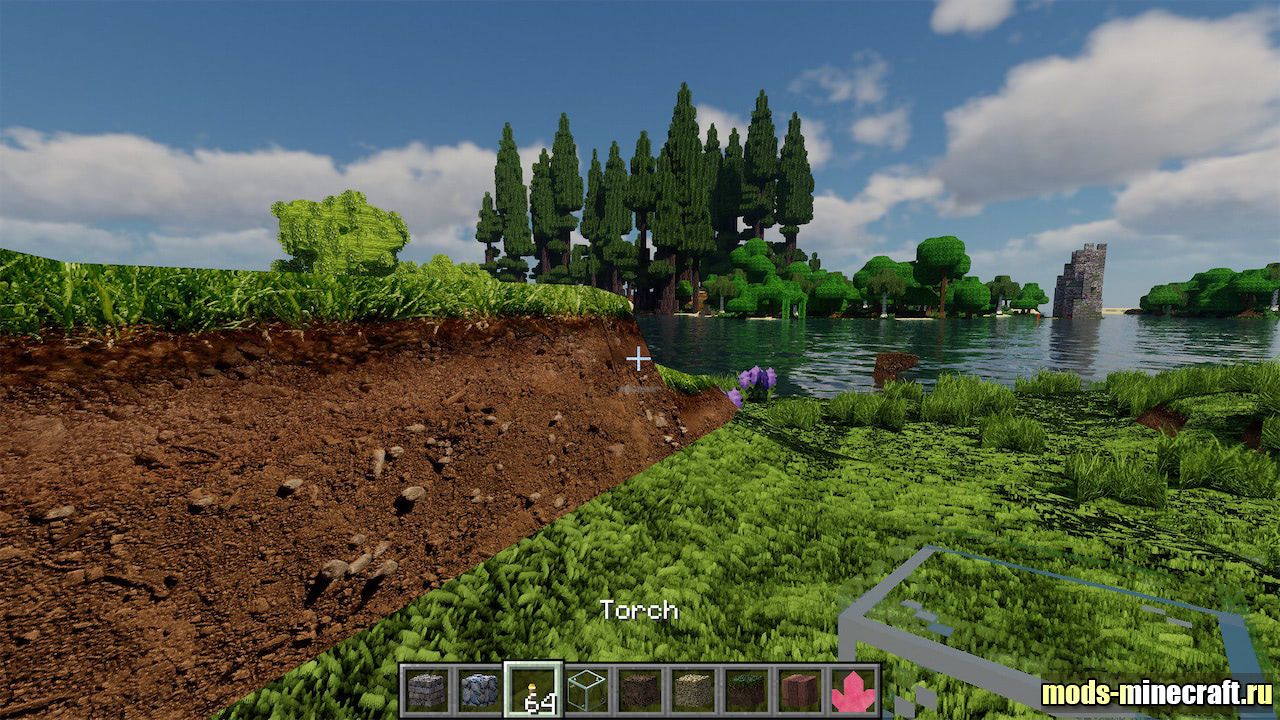Select the stone bricks hotbar slot
This screenshot has width=1280, height=720.
click(426, 690)
